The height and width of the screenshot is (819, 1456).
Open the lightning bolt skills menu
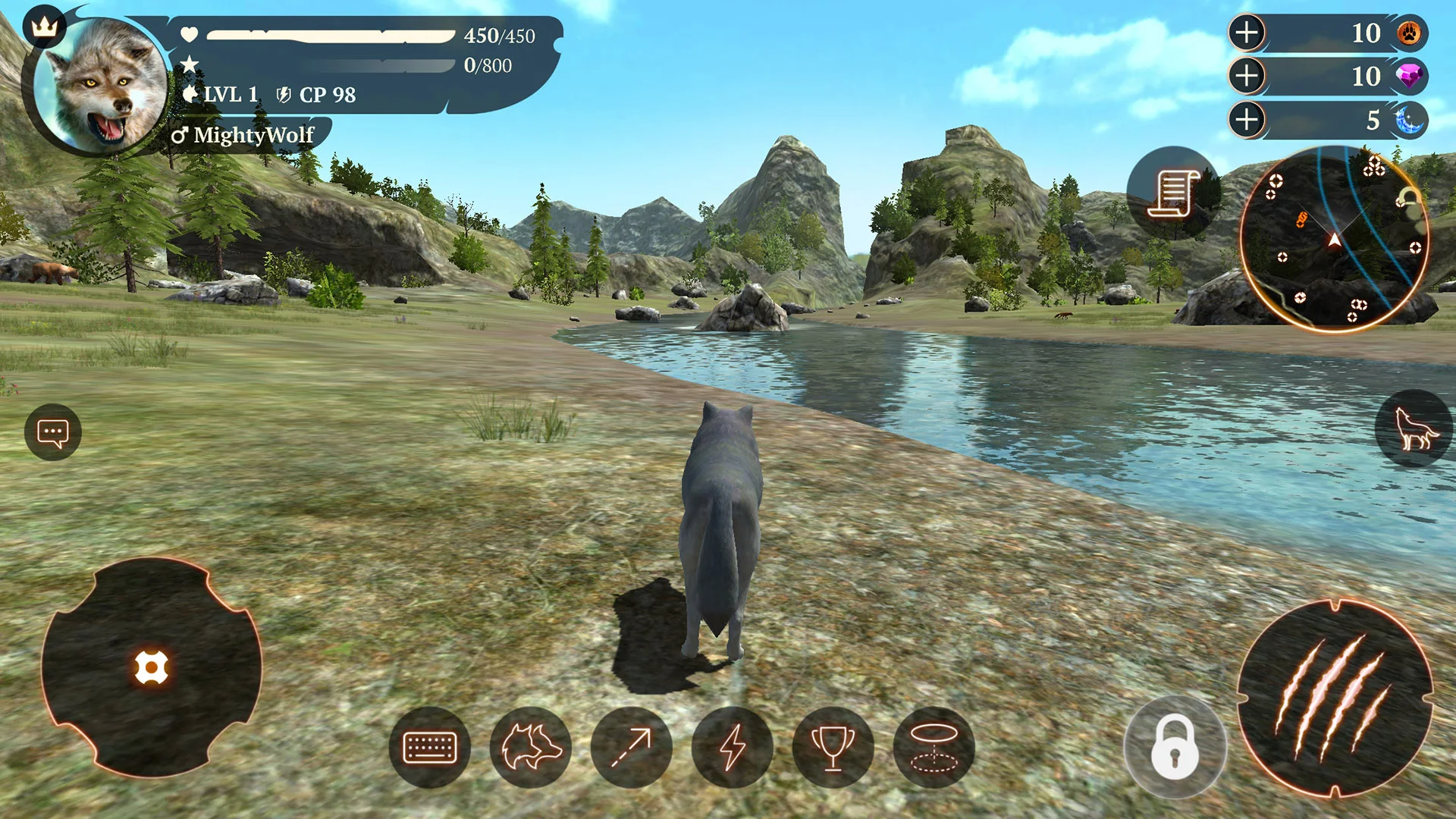point(732,747)
